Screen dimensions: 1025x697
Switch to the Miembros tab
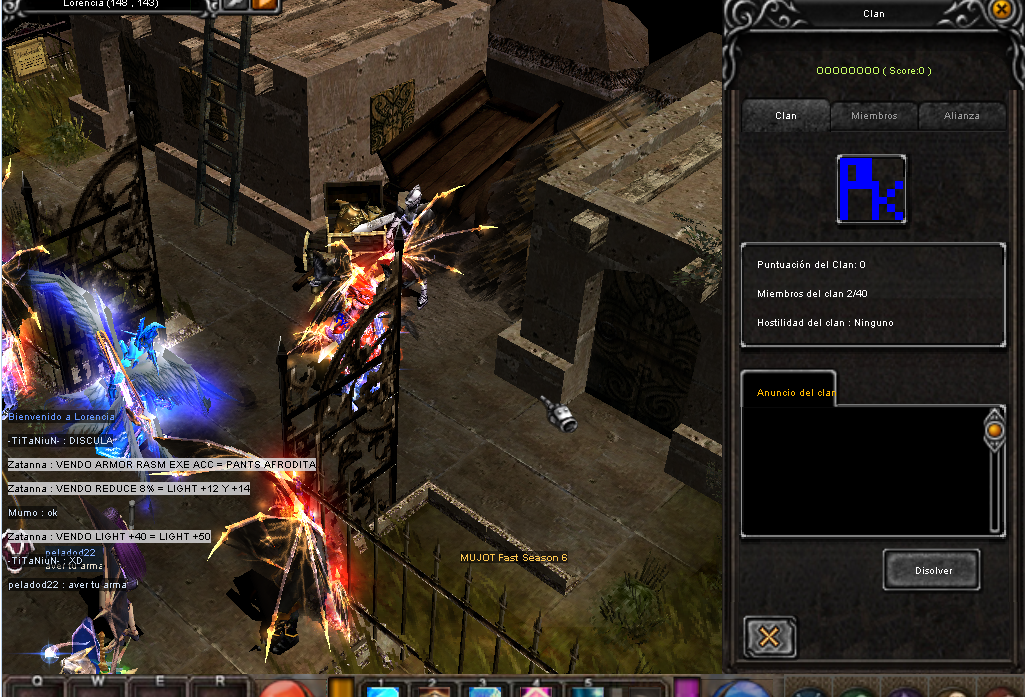pyautogui.click(x=874, y=116)
